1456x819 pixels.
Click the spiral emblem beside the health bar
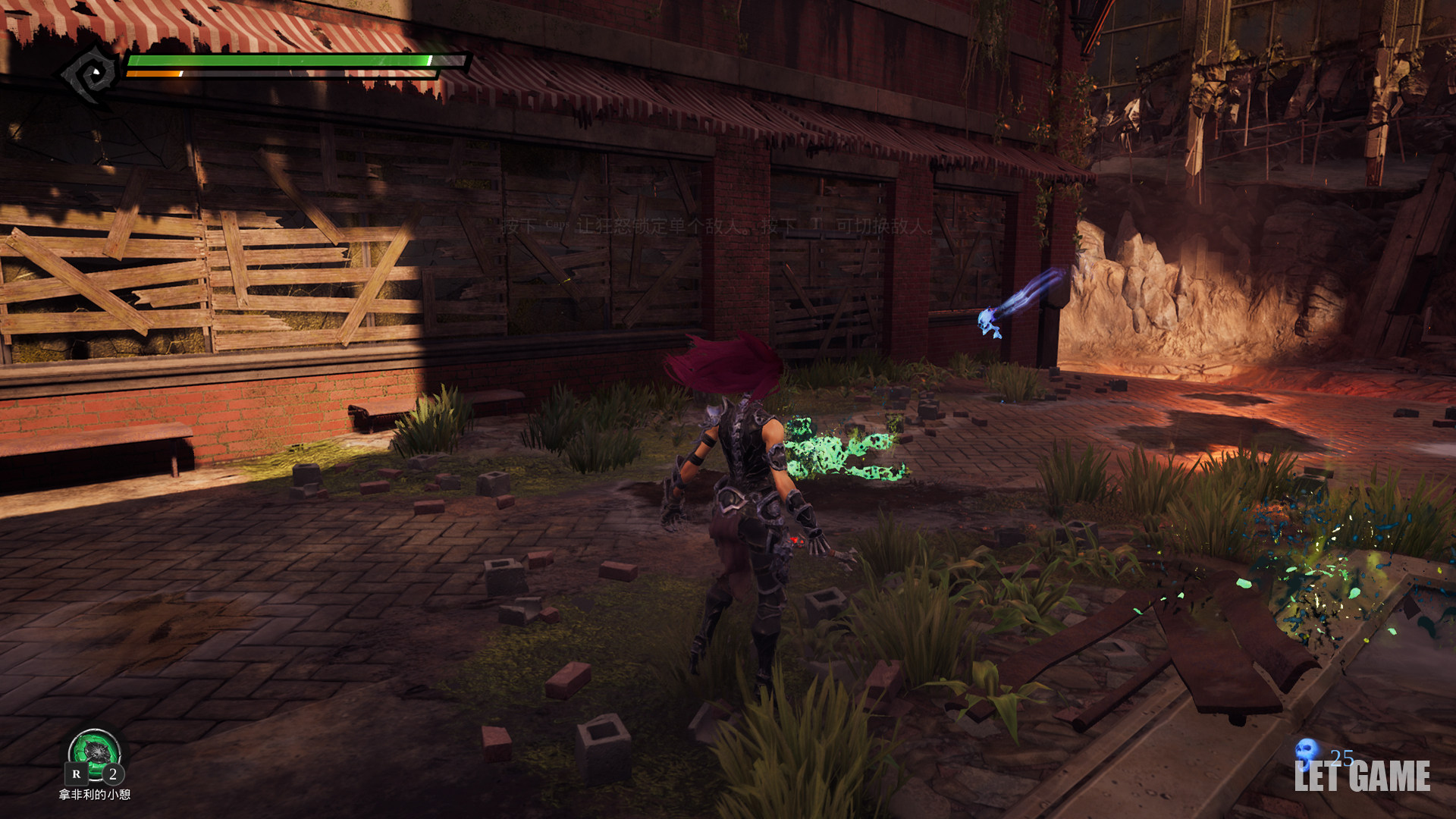pyautogui.click(x=91, y=74)
